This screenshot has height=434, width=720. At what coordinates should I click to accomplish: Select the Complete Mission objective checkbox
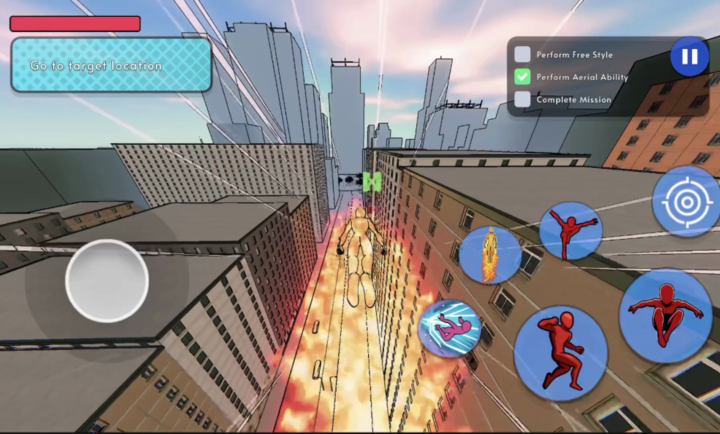pyautogui.click(x=522, y=99)
